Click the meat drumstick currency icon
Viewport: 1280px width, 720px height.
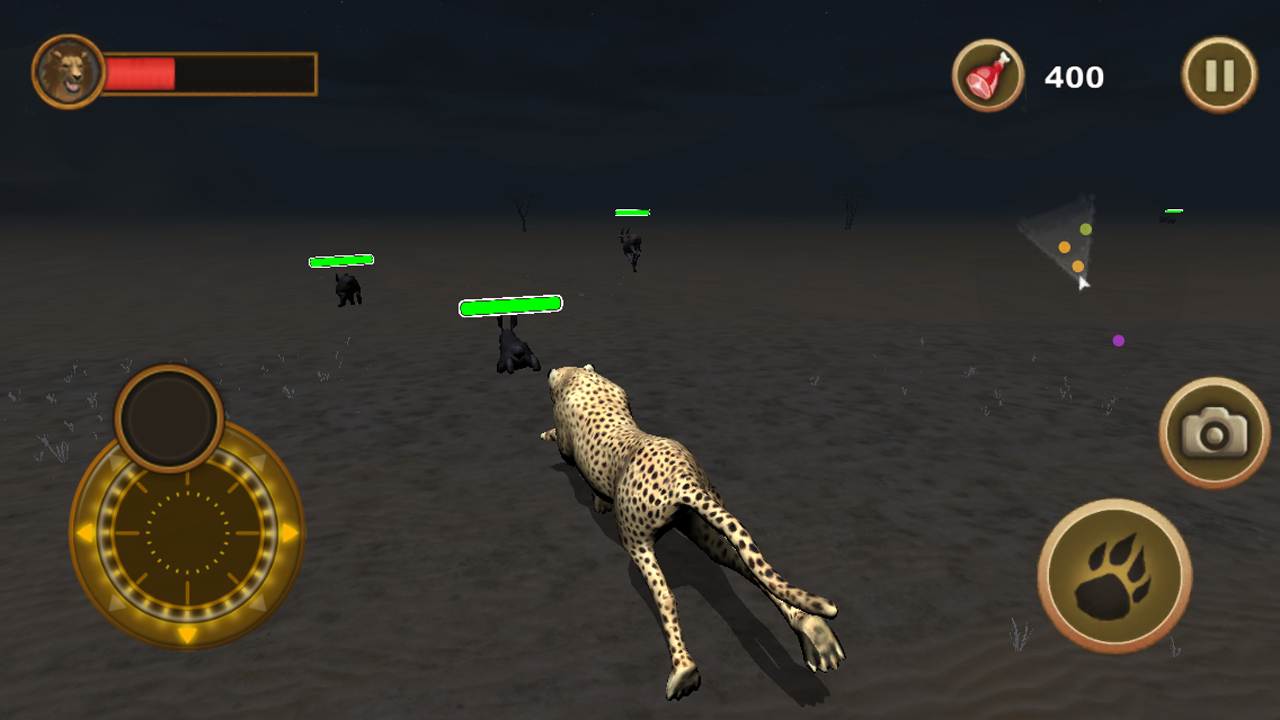pos(988,75)
